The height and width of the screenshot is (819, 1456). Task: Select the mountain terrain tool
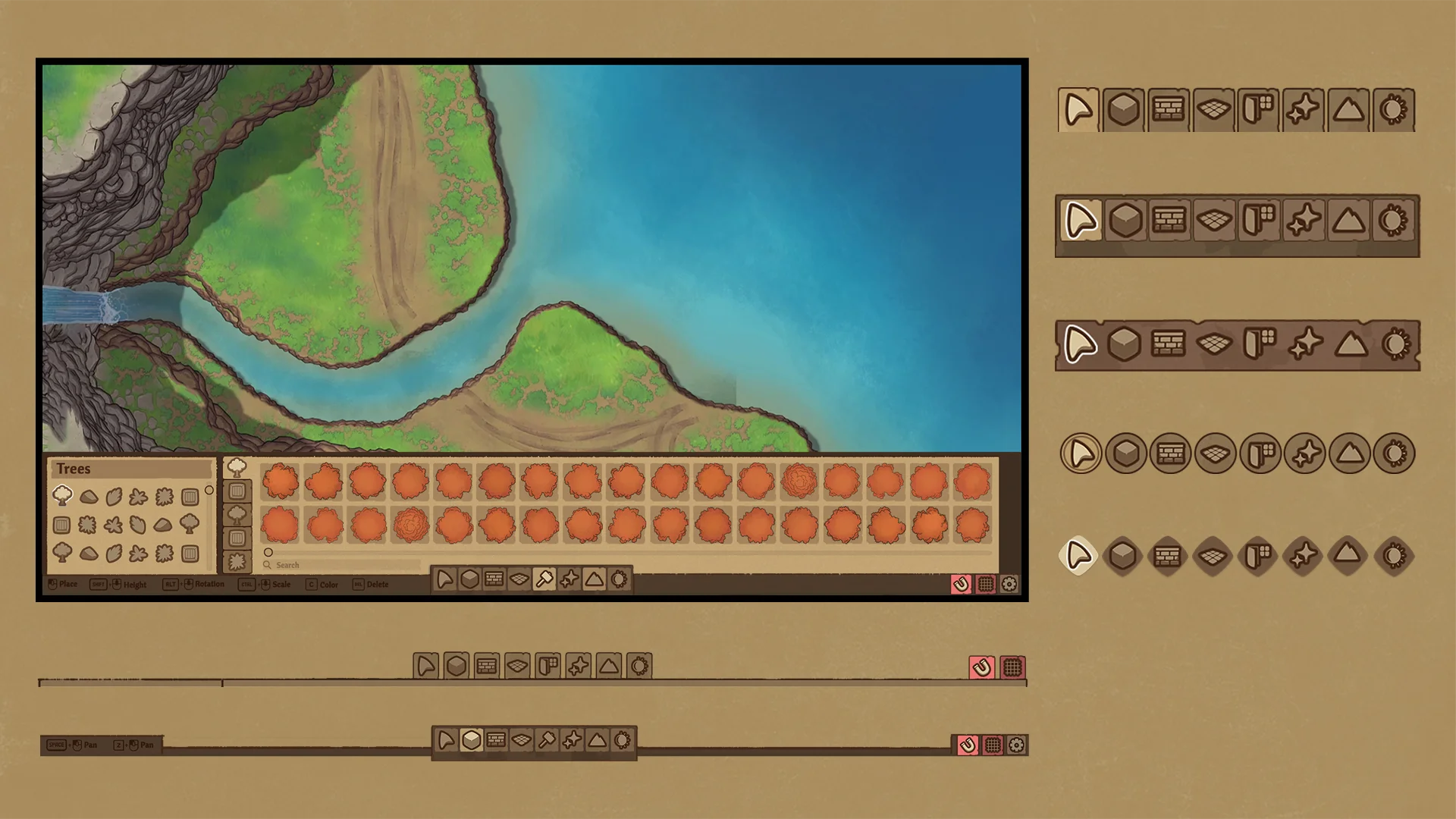click(x=594, y=579)
